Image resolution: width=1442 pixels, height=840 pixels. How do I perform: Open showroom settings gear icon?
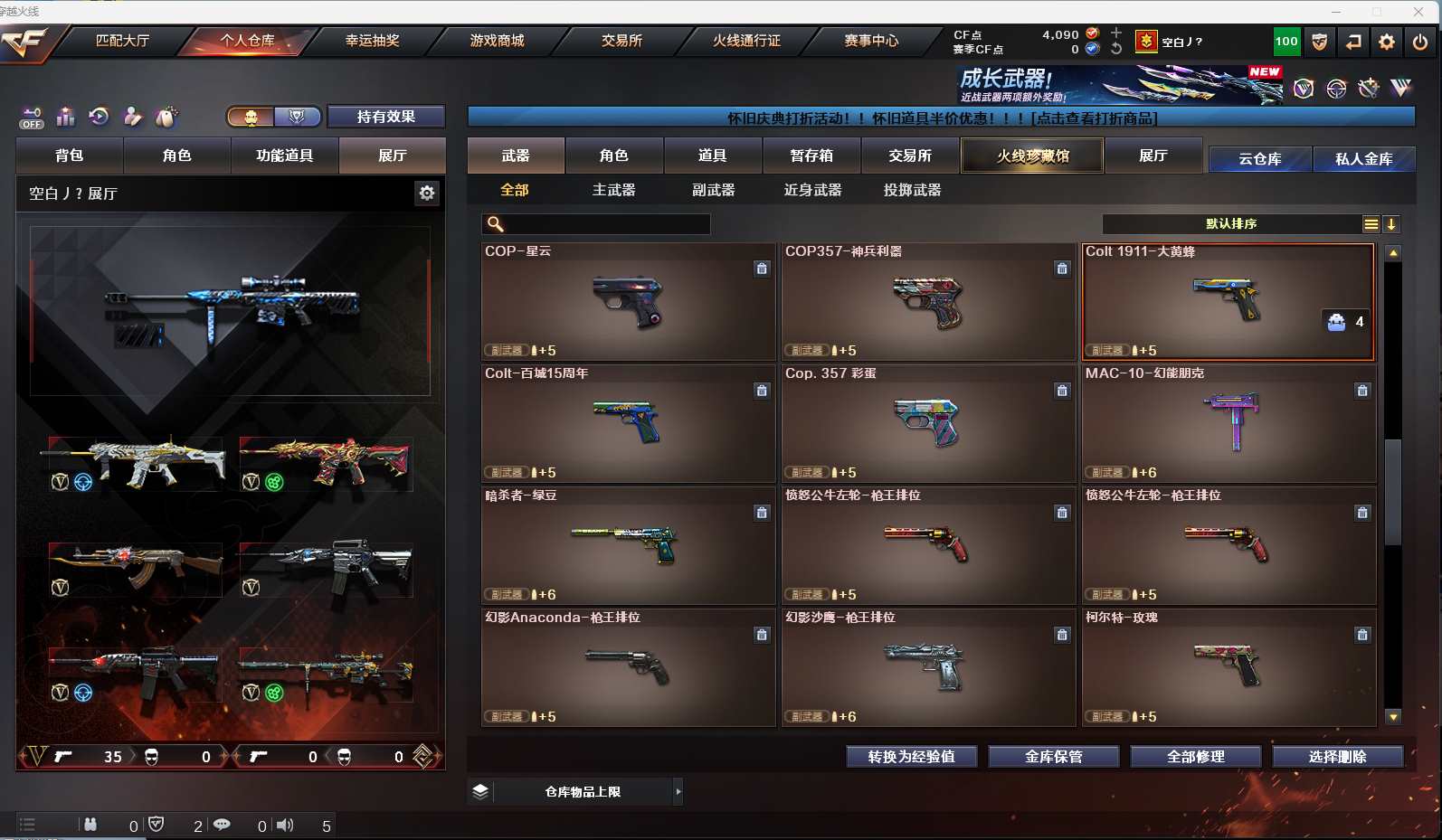427,193
